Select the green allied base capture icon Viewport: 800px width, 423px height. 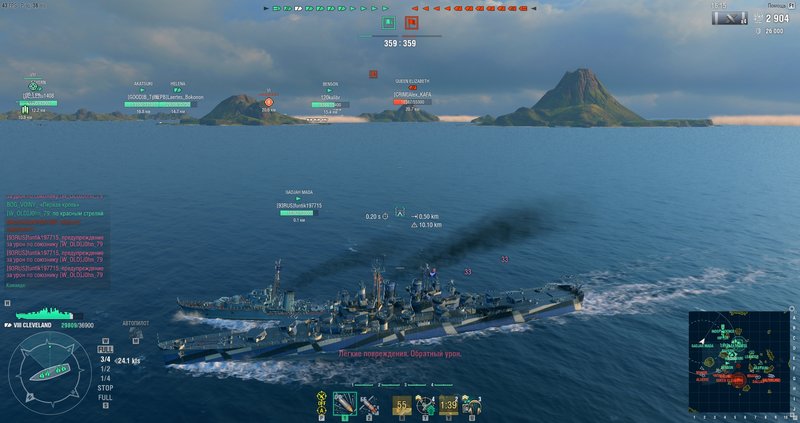386,21
